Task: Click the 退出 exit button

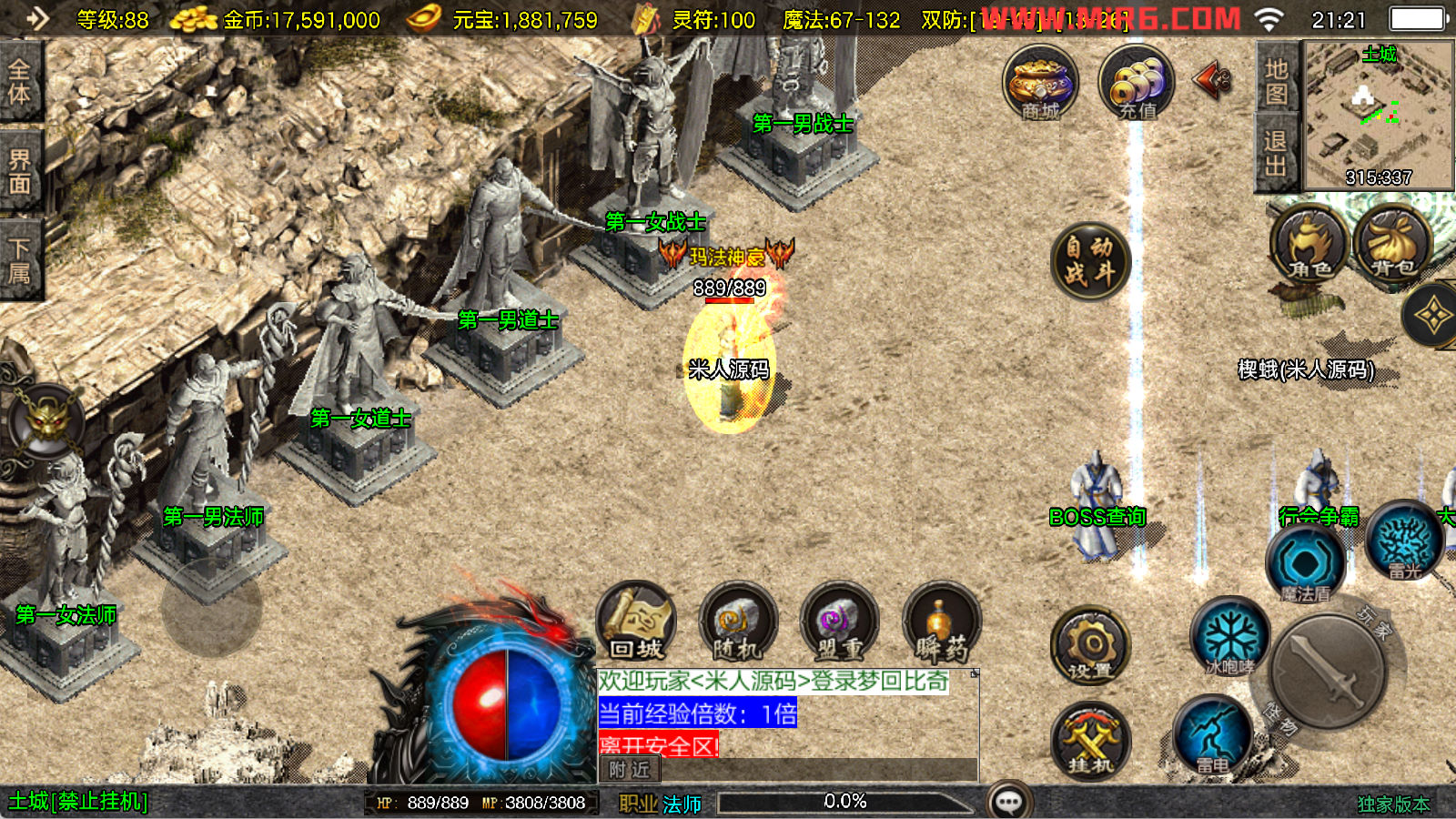Action: click(1275, 153)
